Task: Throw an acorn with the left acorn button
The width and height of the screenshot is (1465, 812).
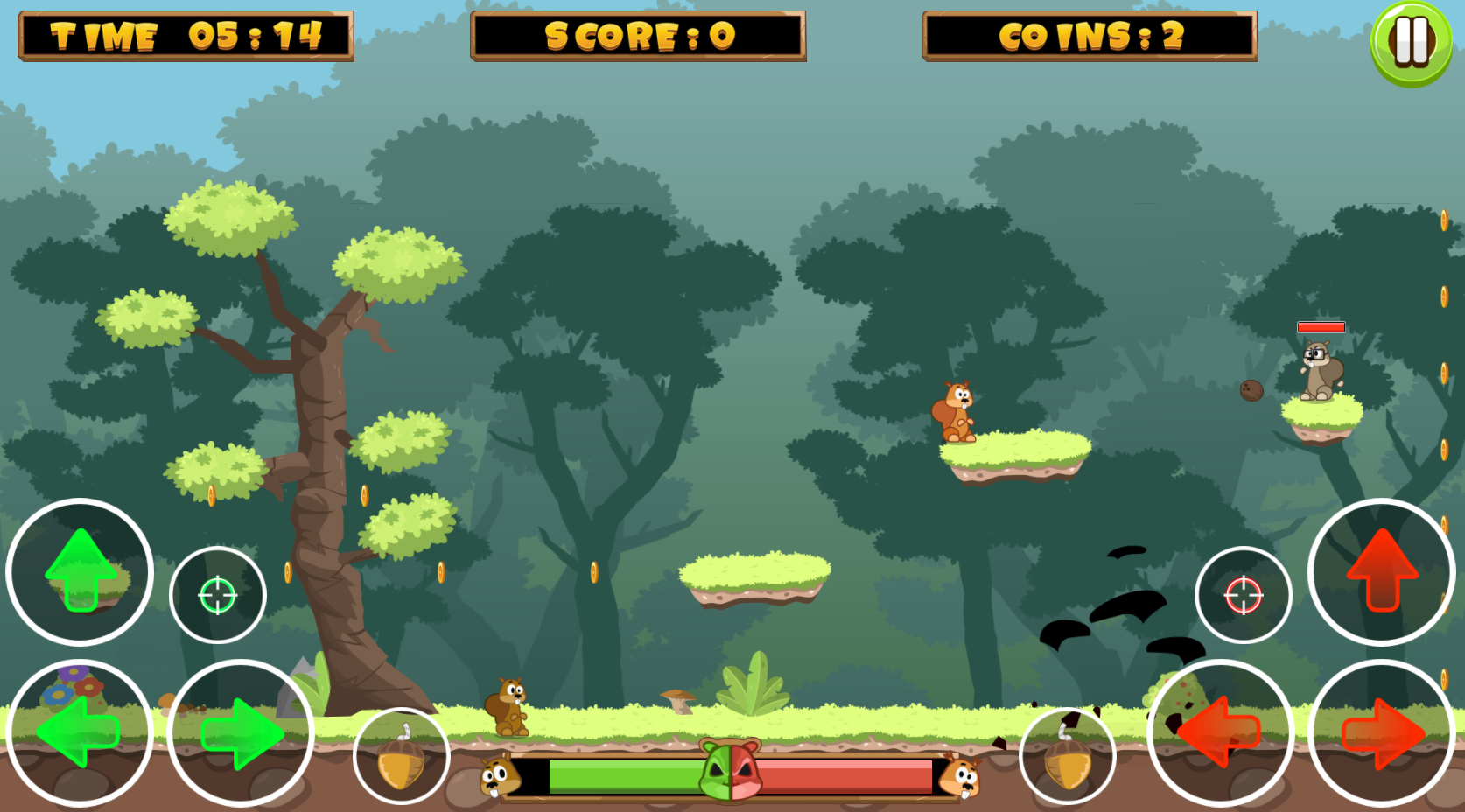Action: pos(402,756)
